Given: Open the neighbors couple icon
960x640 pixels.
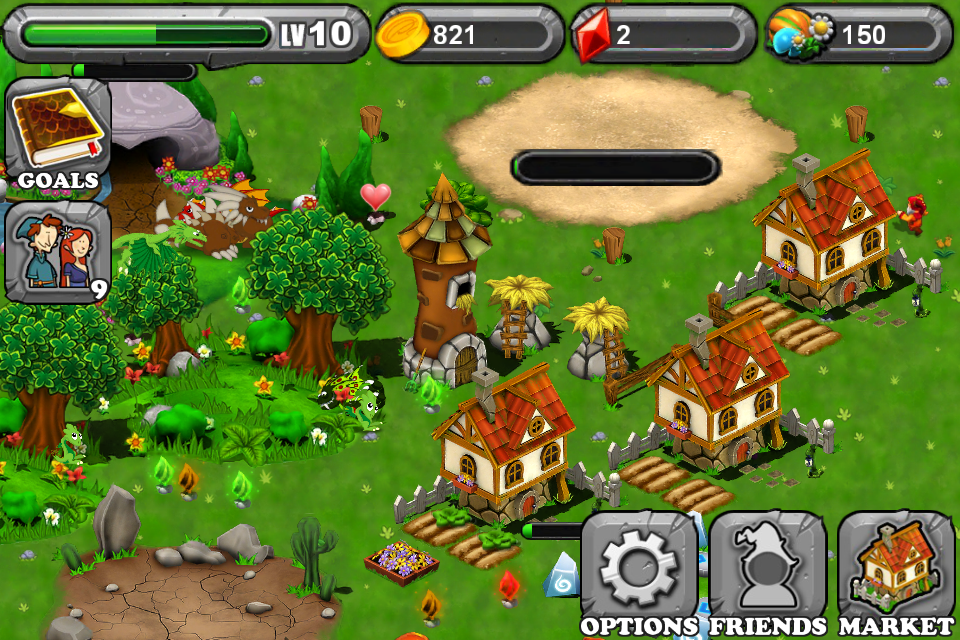Looking at the screenshot, I should [57, 250].
